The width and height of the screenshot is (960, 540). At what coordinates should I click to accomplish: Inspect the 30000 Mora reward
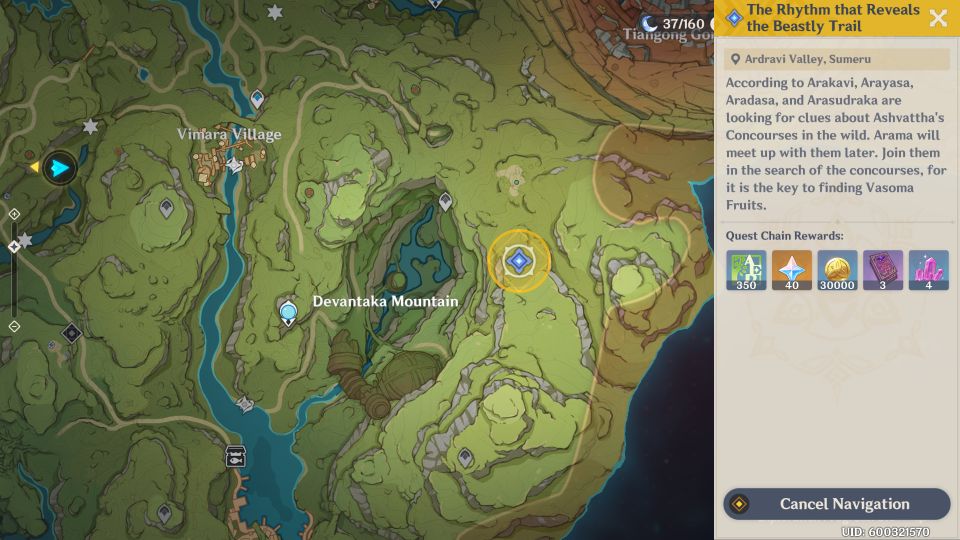[837, 270]
